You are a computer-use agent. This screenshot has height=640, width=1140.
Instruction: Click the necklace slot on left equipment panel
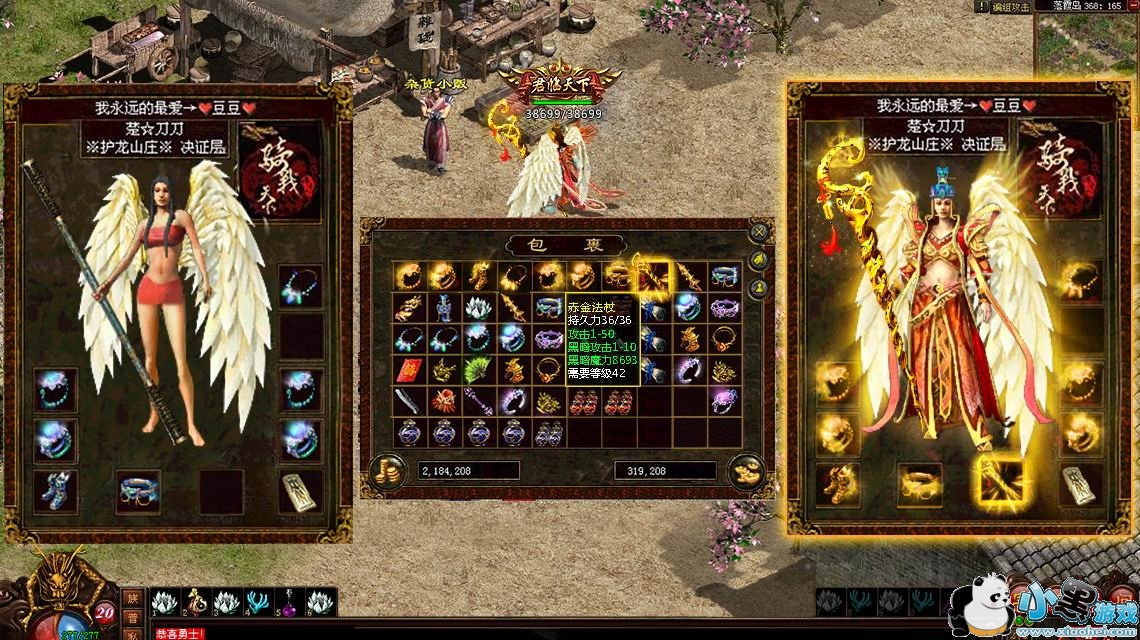[x=300, y=287]
